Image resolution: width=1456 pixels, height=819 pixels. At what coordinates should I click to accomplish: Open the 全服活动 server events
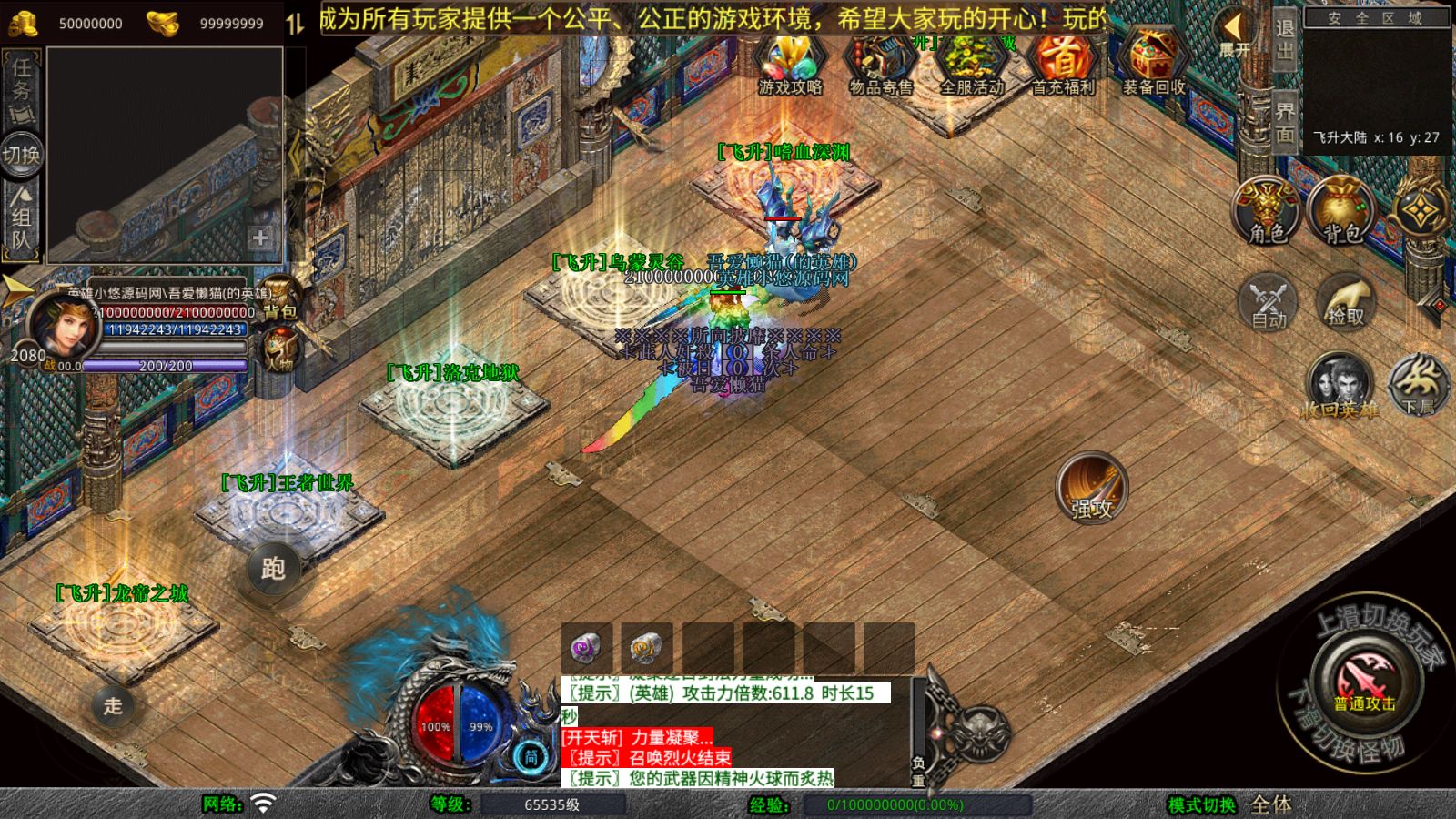(971, 64)
